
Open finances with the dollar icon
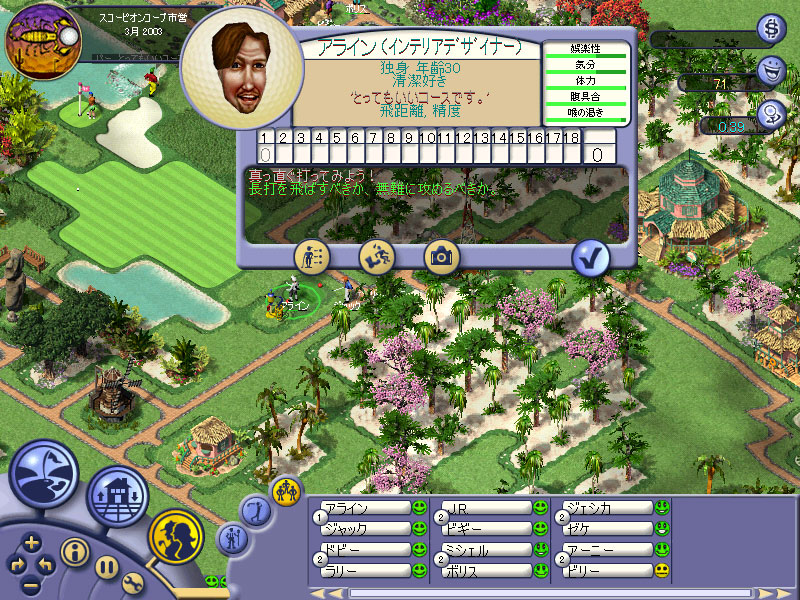771,28
